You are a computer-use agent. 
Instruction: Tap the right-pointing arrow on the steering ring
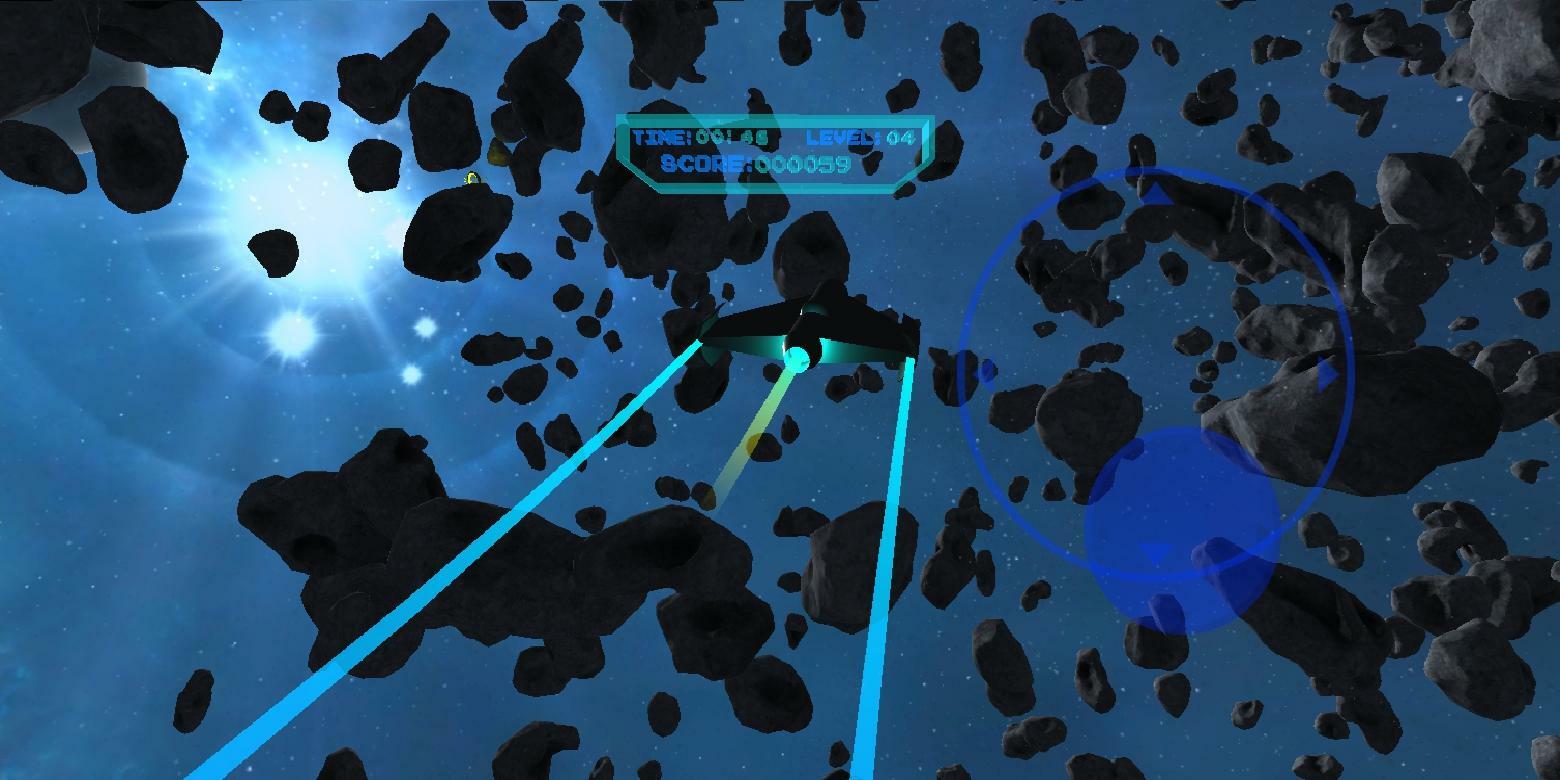tap(1327, 372)
